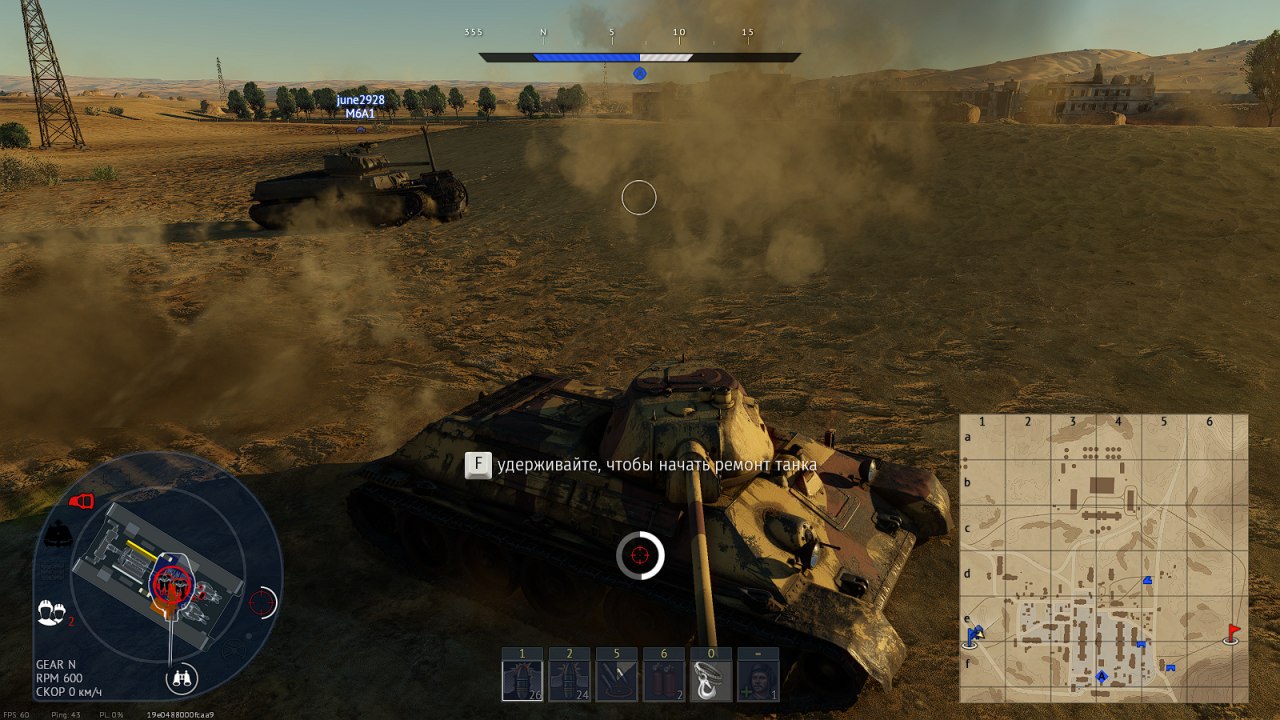Image resolution: width=1280 pixels, height=720 pixels.
Task: Select capture point A on the minimap
Action: coord(1102,677)
